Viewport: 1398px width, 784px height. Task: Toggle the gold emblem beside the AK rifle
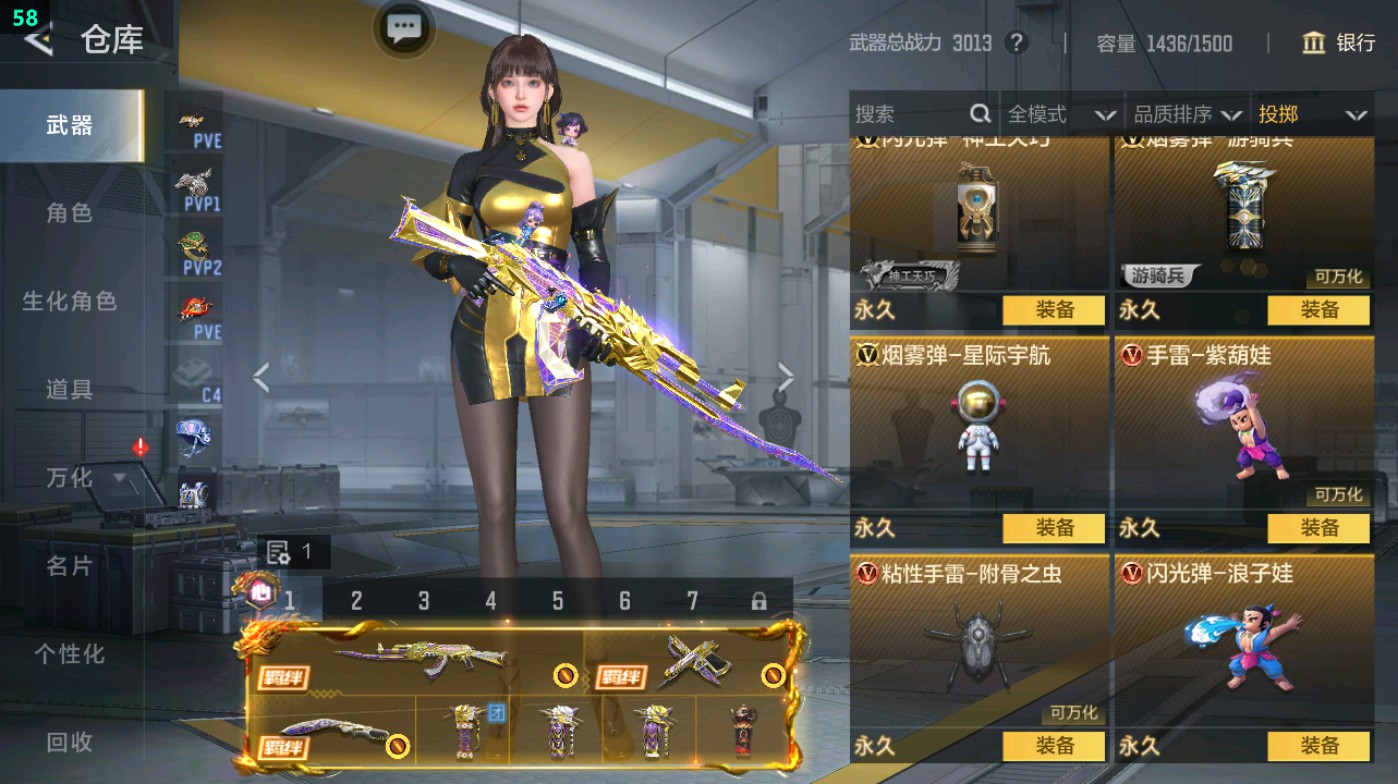coord(564,676)
